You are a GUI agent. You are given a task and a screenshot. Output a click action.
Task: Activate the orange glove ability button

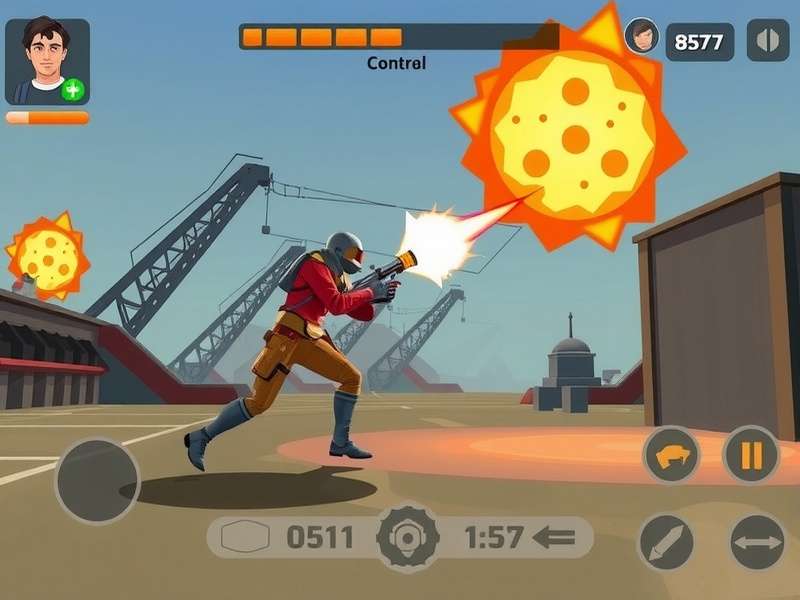click(x=671, y=455)
